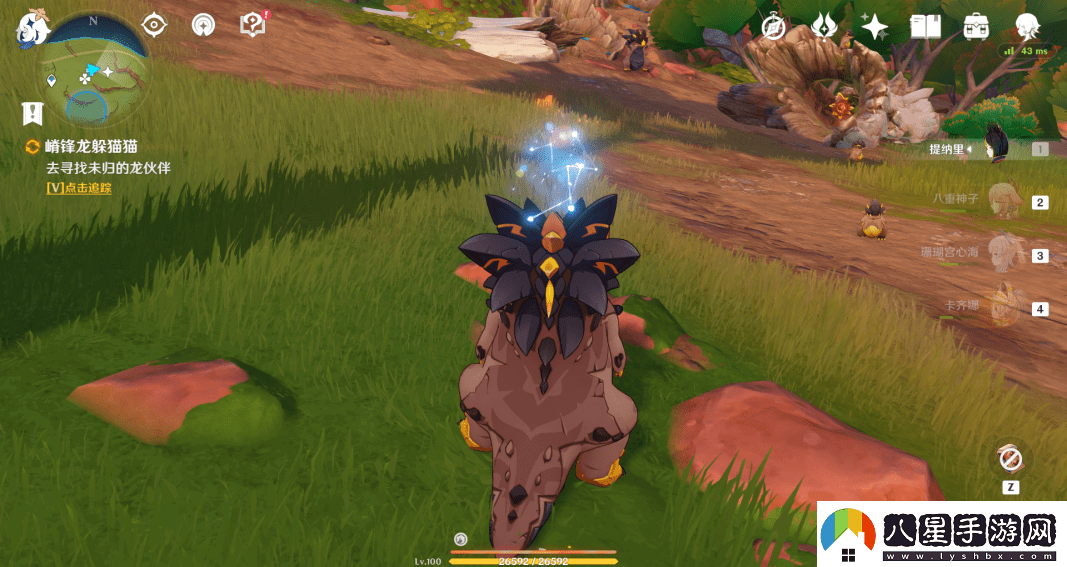The image size is (1067, 567).
Task: Open the tutorial icon with red alert
Action: point(253,25)
